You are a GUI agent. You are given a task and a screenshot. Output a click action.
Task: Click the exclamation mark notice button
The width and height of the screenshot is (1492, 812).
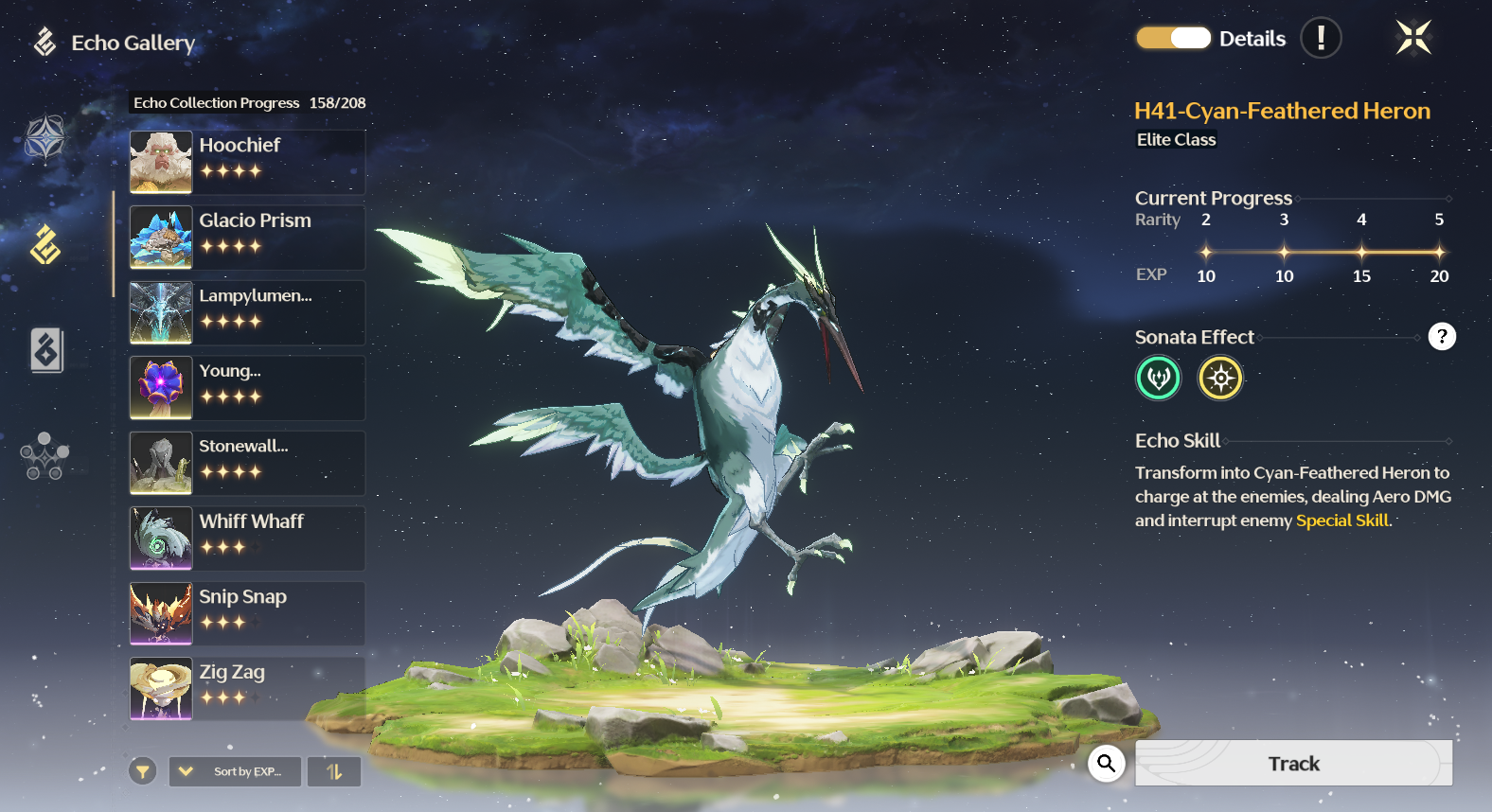click(x=1321, y=39)
